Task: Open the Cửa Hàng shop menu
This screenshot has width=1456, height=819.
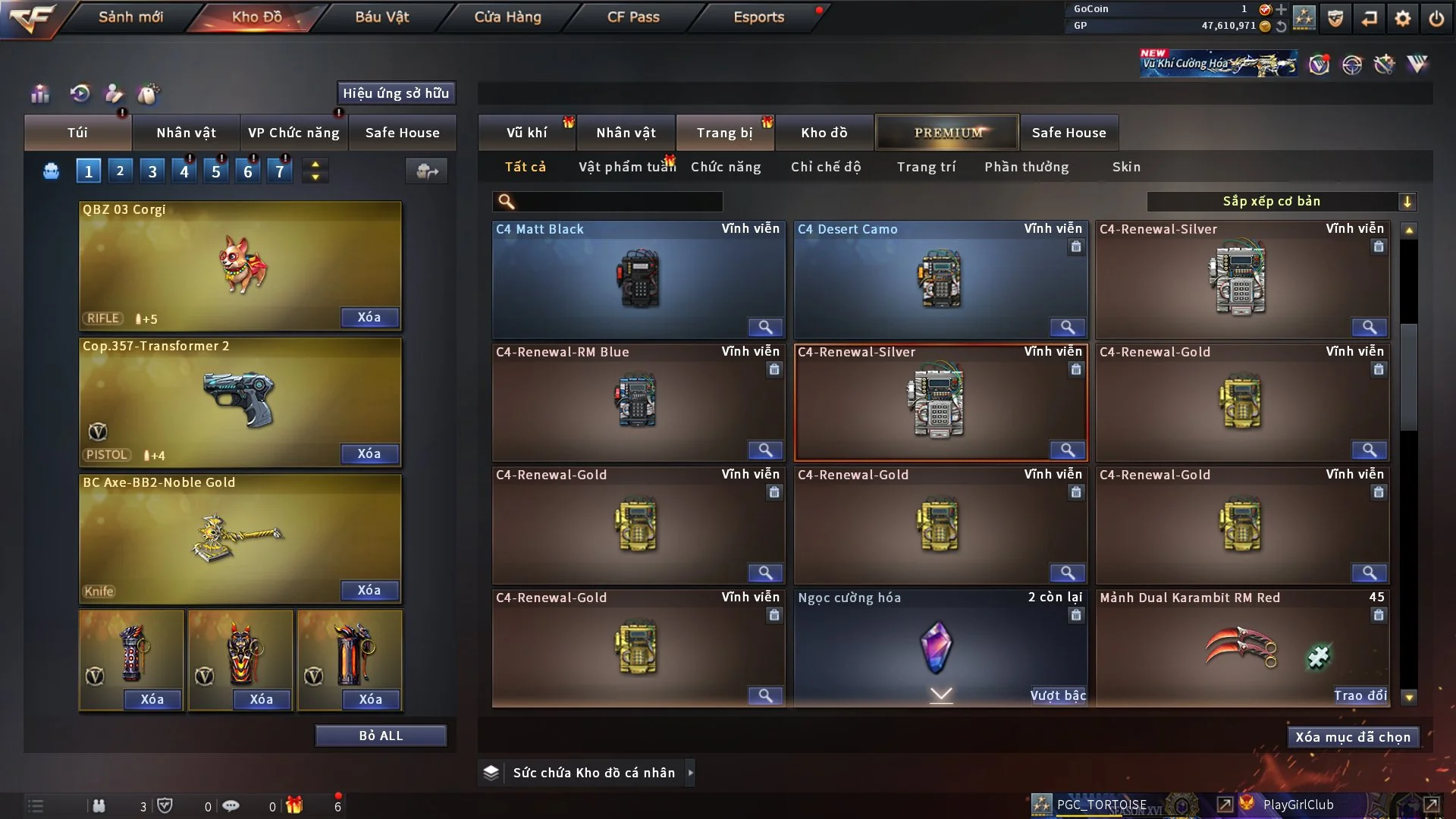Action: [x=507, y=17]
